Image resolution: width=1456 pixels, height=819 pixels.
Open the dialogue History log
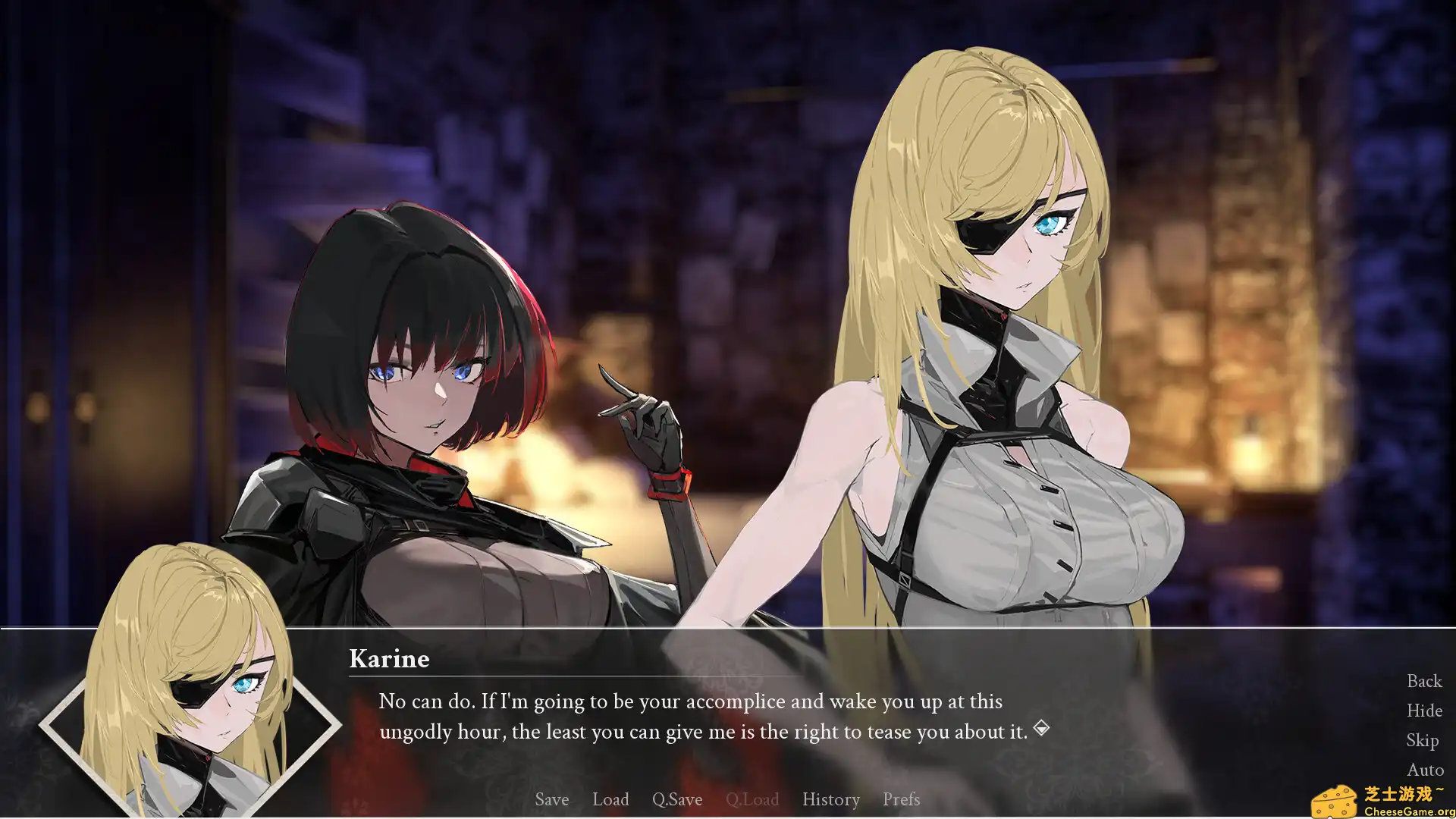pos(830,799)
